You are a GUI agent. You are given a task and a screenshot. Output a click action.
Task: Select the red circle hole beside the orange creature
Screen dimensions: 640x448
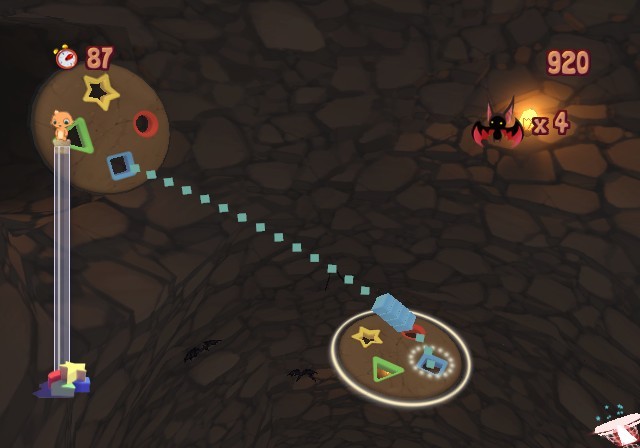tap(145, 124)
